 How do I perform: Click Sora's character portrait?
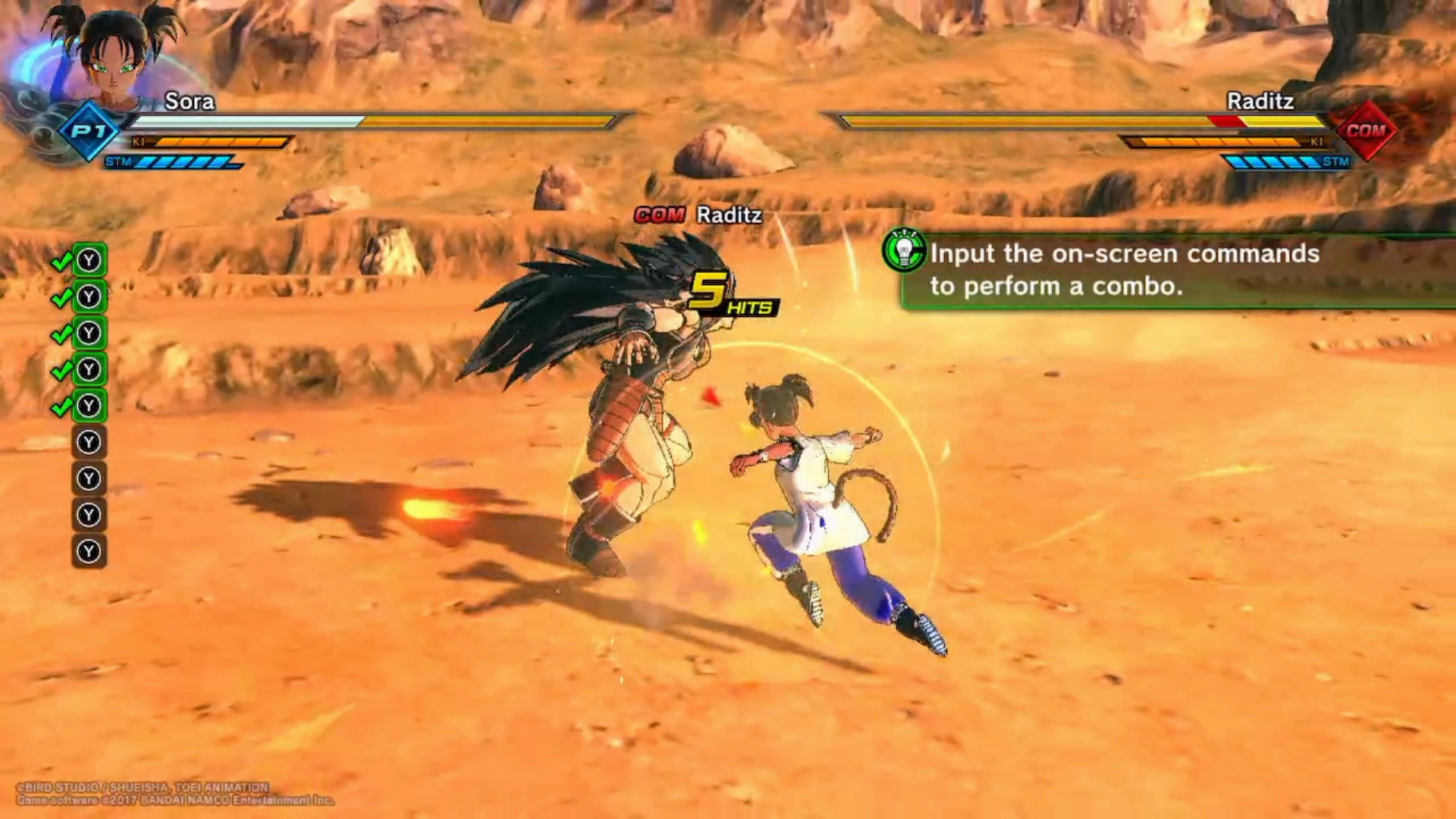point(114,53)
